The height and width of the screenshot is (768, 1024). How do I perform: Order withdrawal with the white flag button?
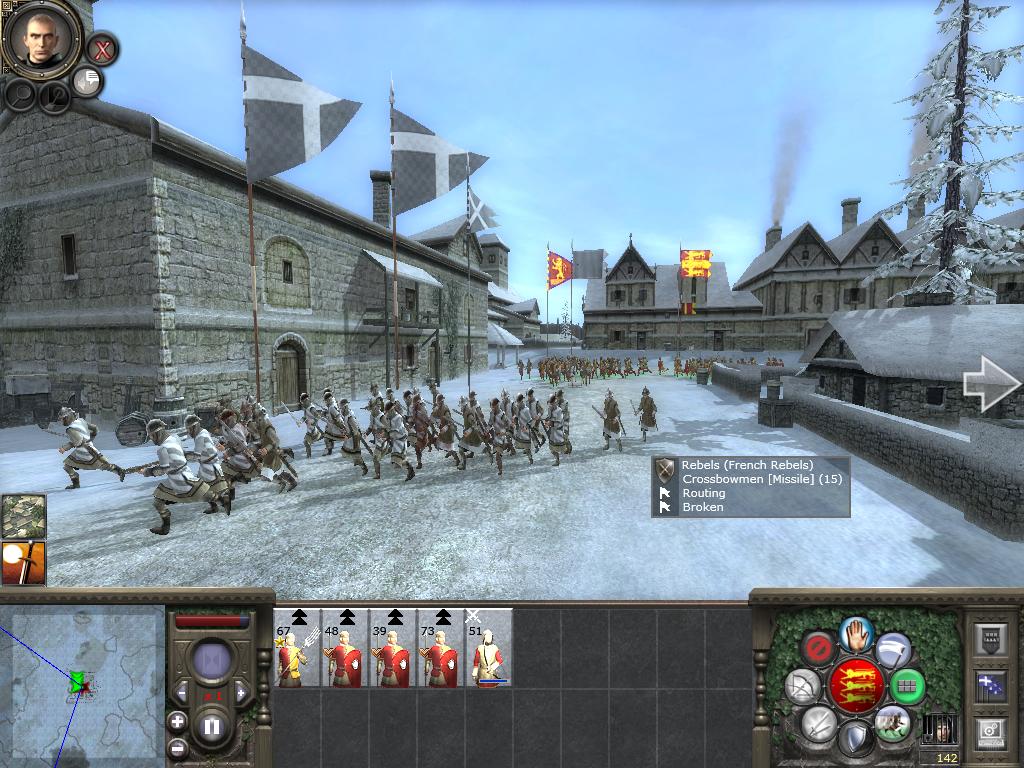pos(893,651)
